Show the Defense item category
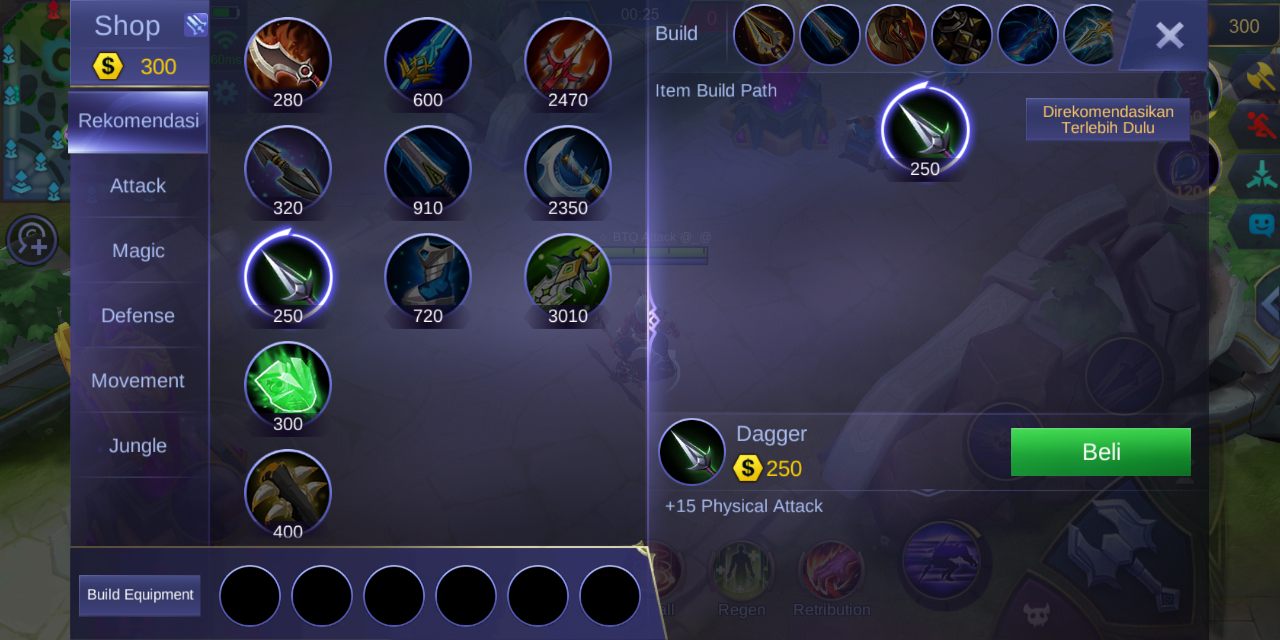 point(138,316)
